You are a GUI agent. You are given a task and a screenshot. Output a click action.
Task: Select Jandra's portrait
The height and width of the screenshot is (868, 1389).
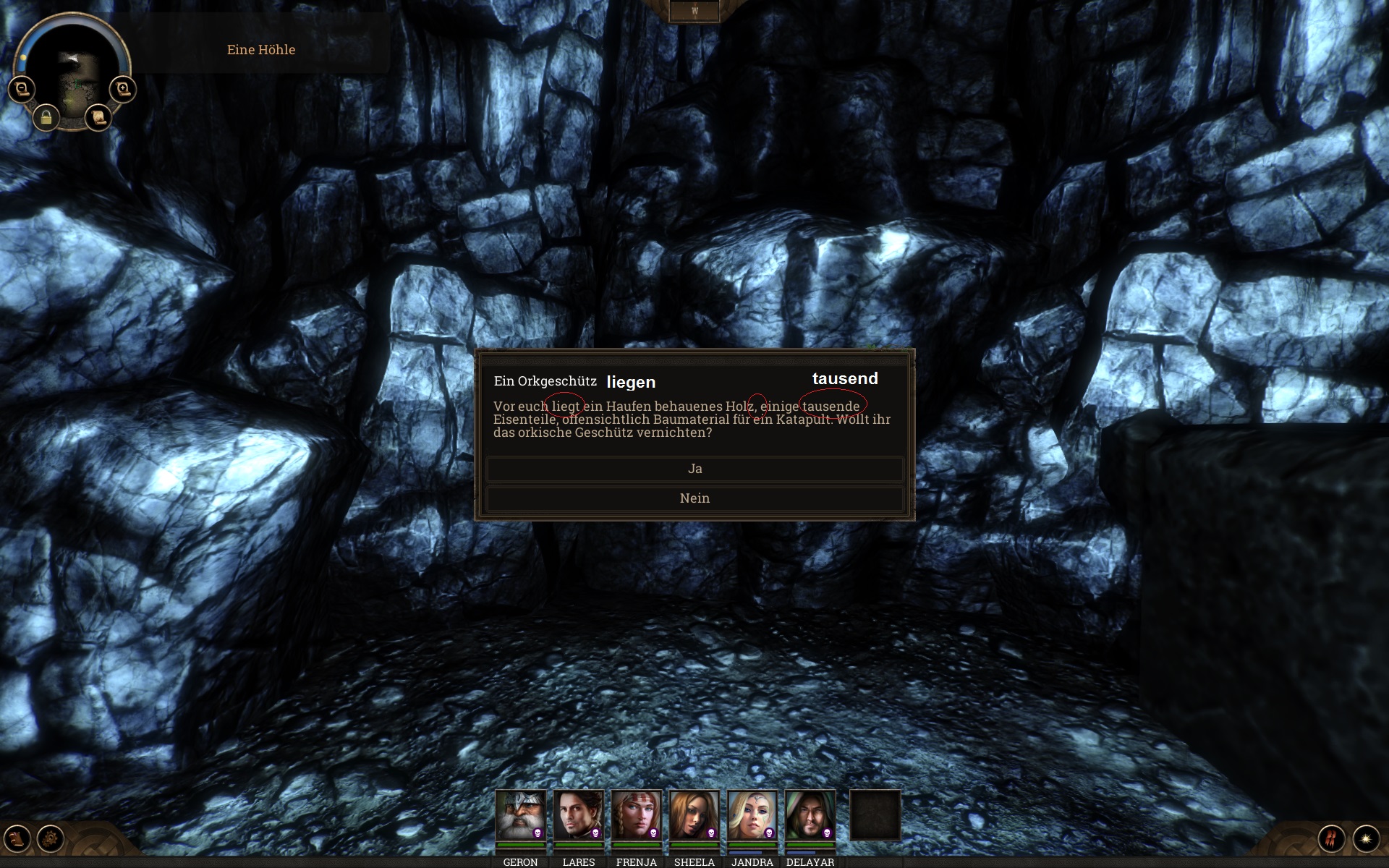(x=752, y=815)
